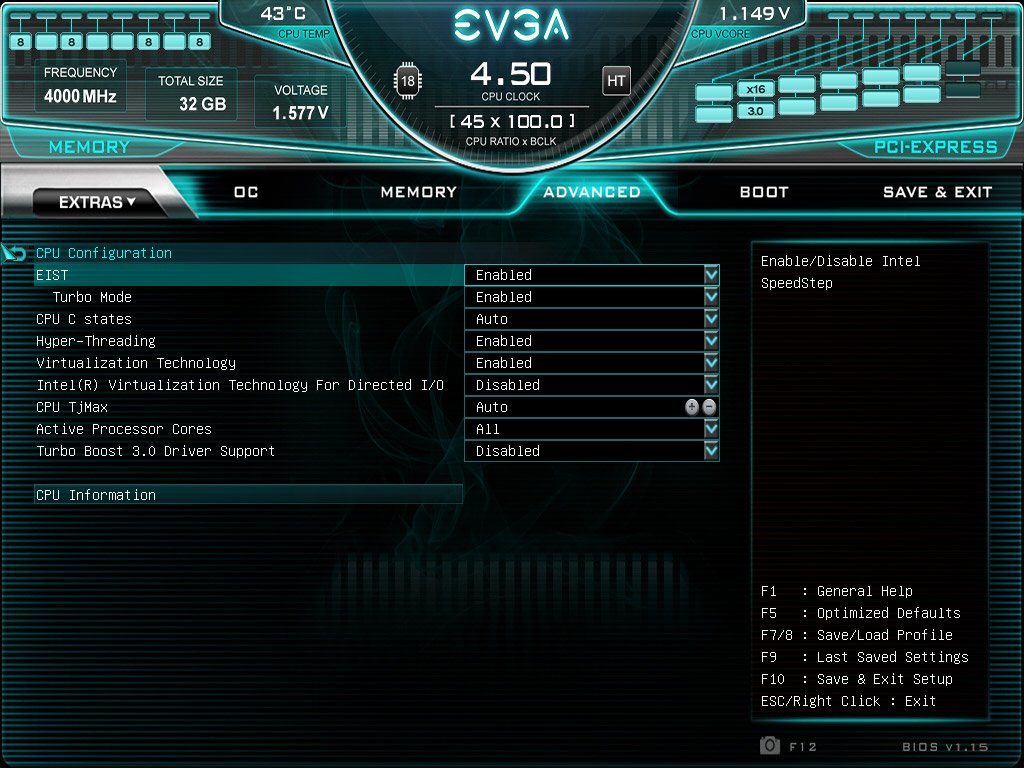
Task: Increase CPU TjMax with the plus button
Action: [x=692, y=407]
